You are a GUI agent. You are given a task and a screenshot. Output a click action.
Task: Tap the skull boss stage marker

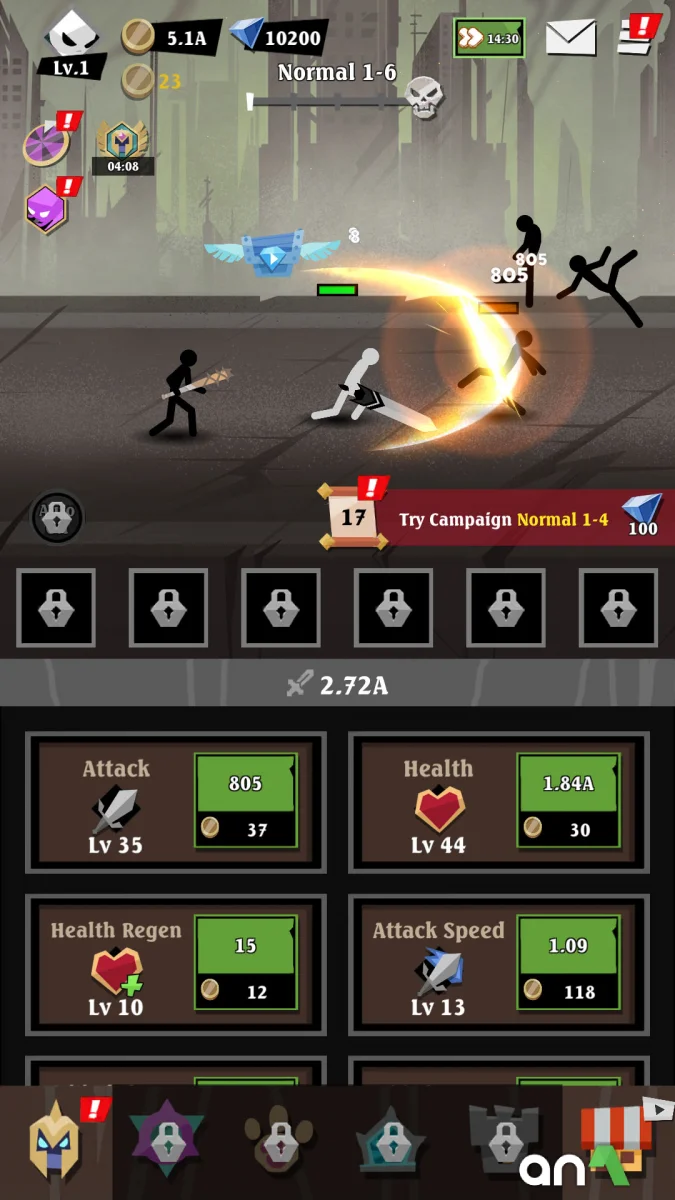pyautogui.click(x=424, y=99)
